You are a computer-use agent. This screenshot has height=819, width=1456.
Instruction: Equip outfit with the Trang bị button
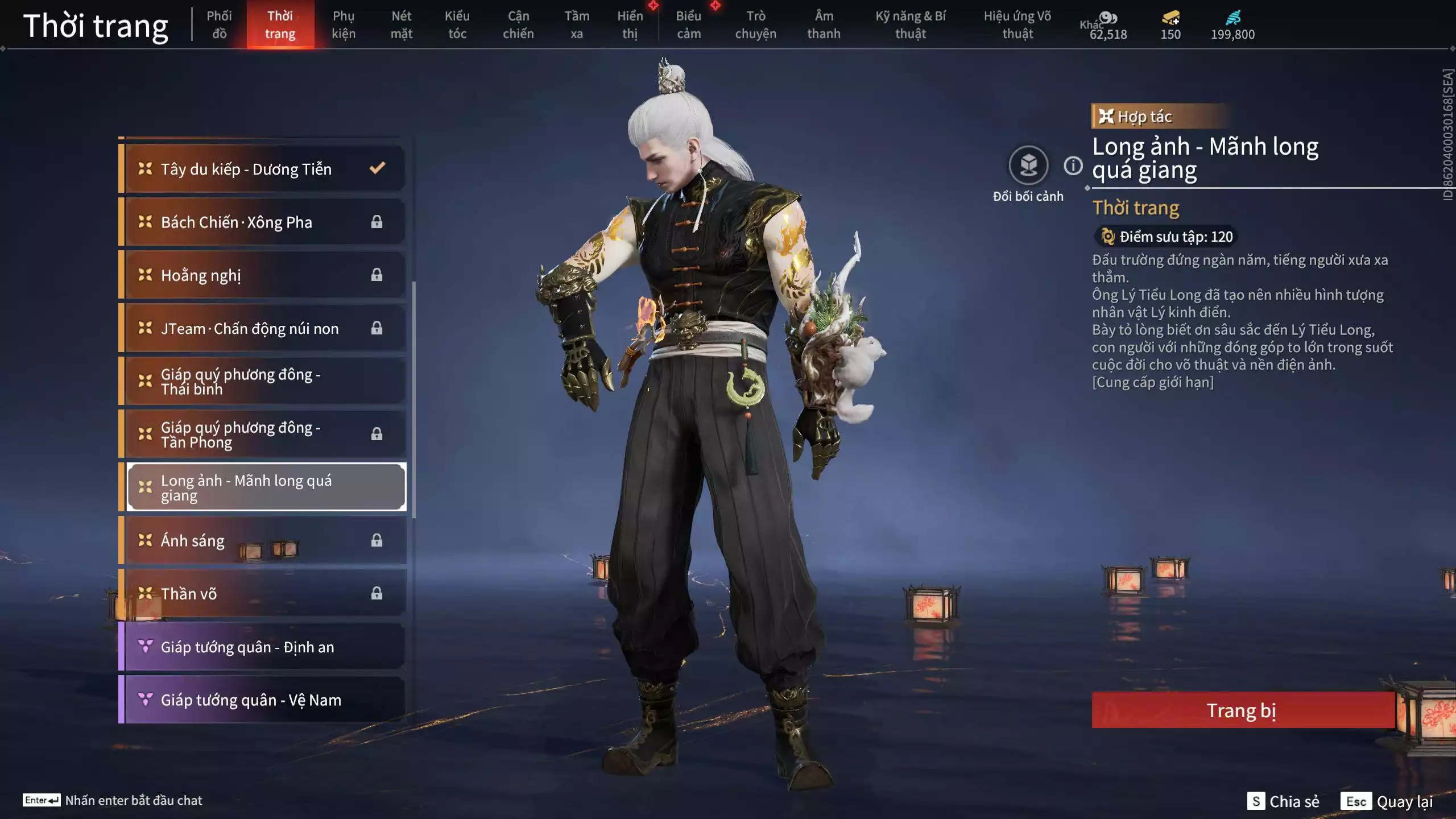[1242, 710]
